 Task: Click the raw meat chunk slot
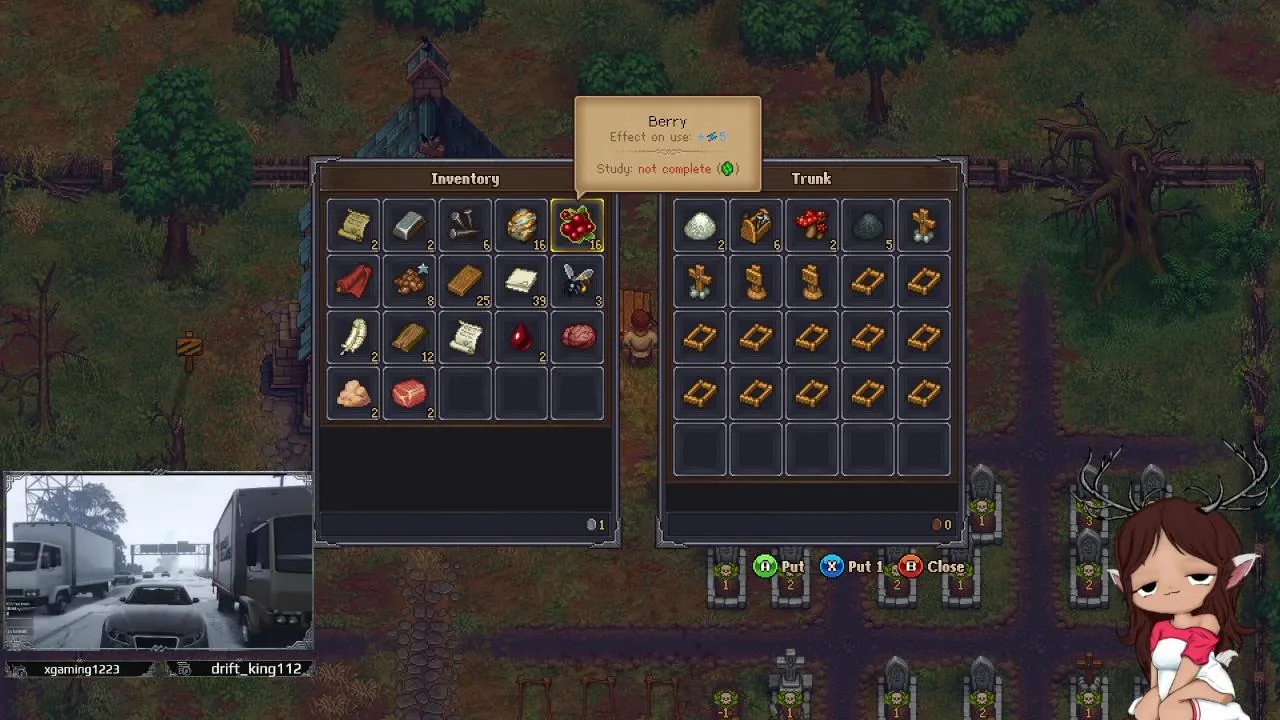tap(409, 394)
